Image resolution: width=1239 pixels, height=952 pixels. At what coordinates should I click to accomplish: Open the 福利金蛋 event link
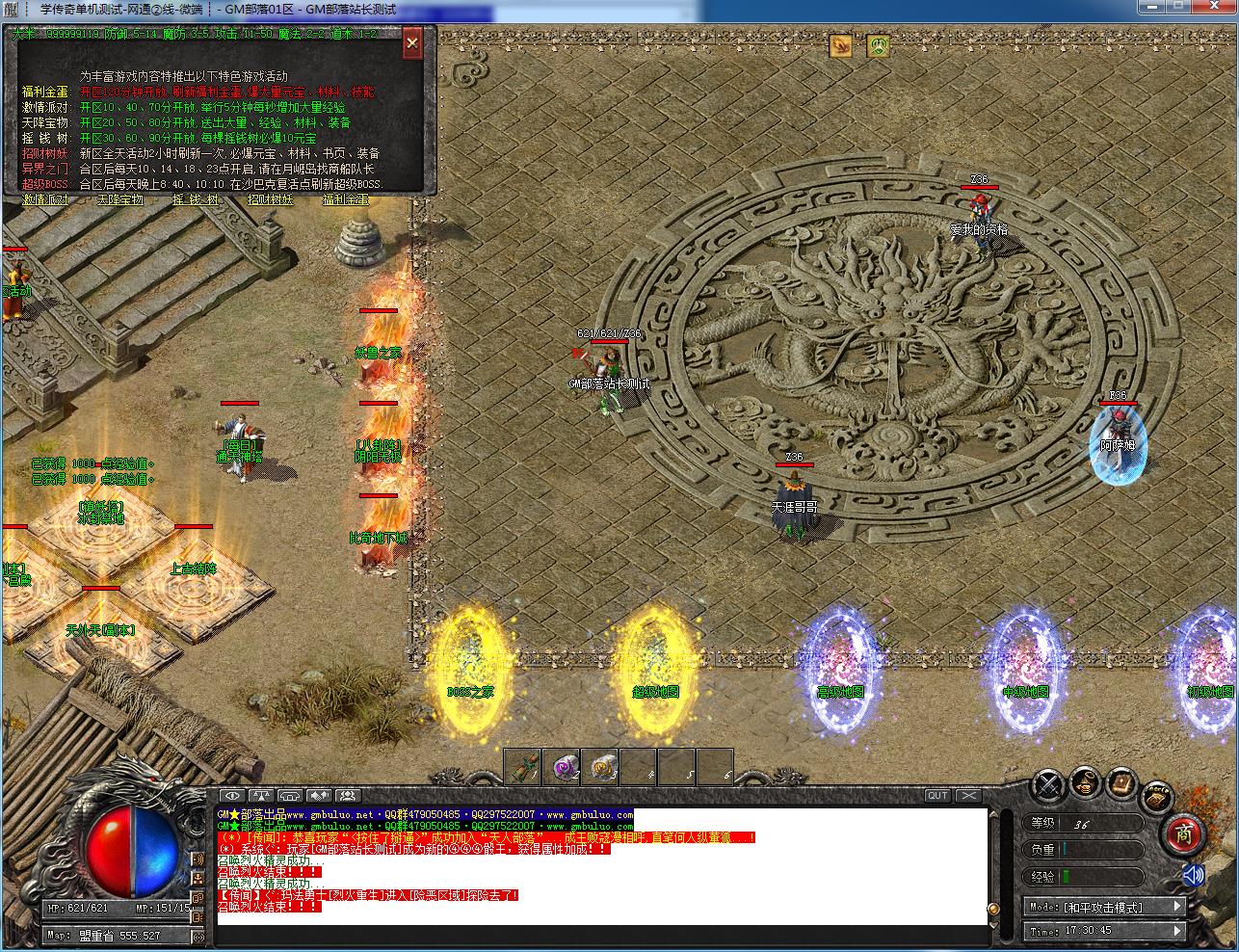[345, 199]
